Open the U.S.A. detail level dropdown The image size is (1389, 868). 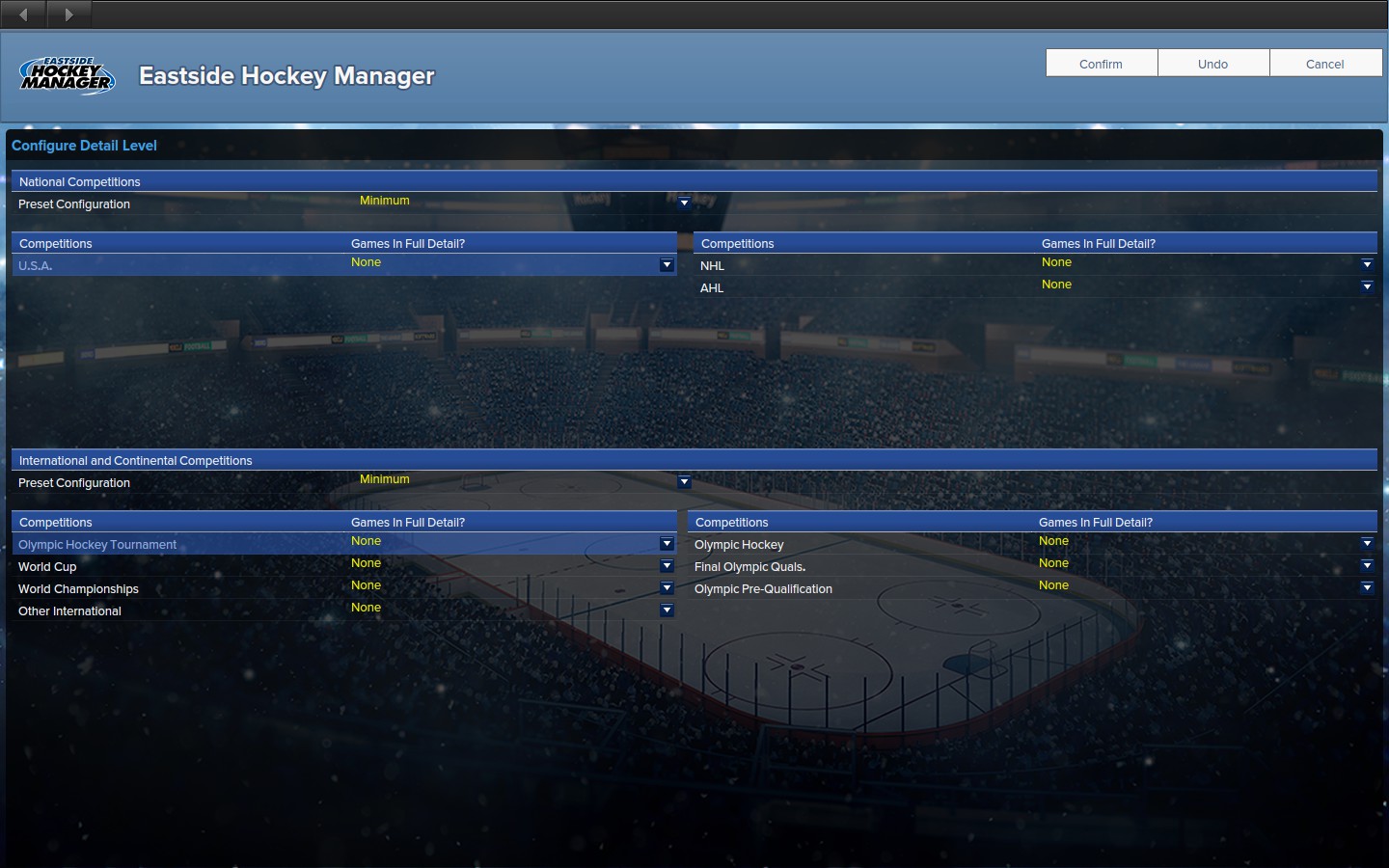tap(667, 264)
